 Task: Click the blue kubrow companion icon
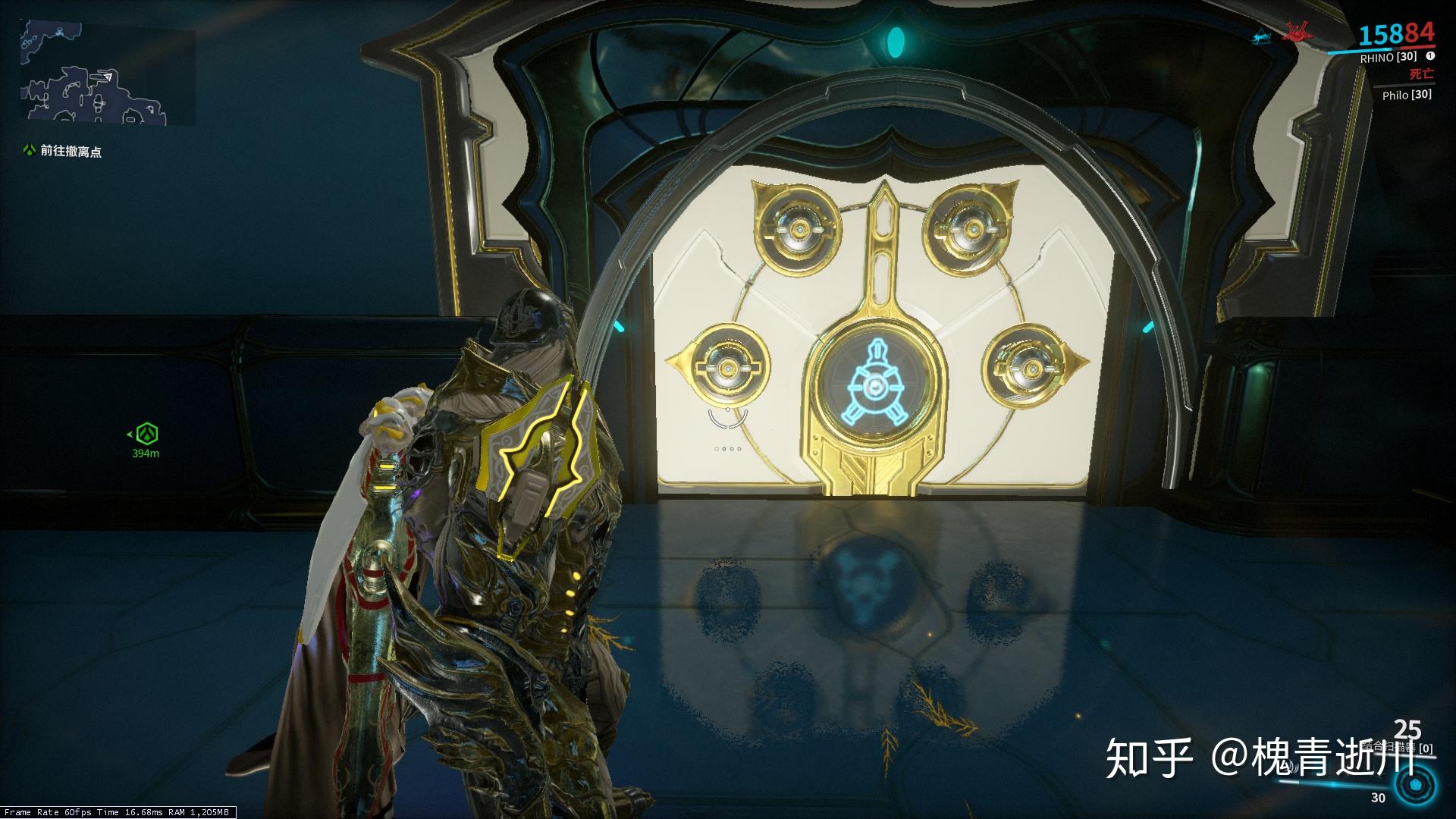(x=1261, y=34)
